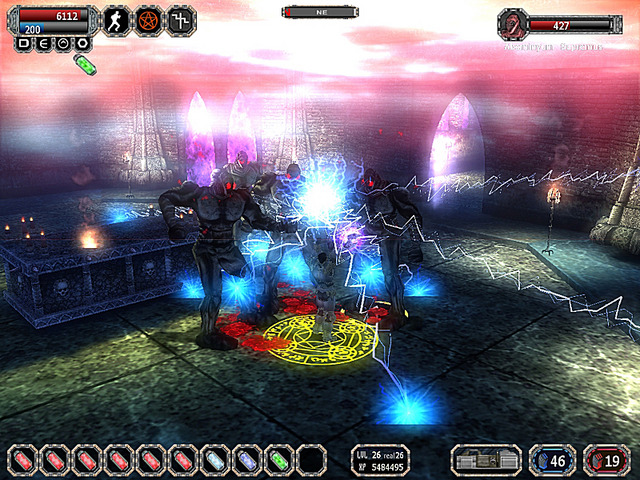Open the level and XP panel
The width and height of the screenshot is (640, 480).
pos(381,460)
